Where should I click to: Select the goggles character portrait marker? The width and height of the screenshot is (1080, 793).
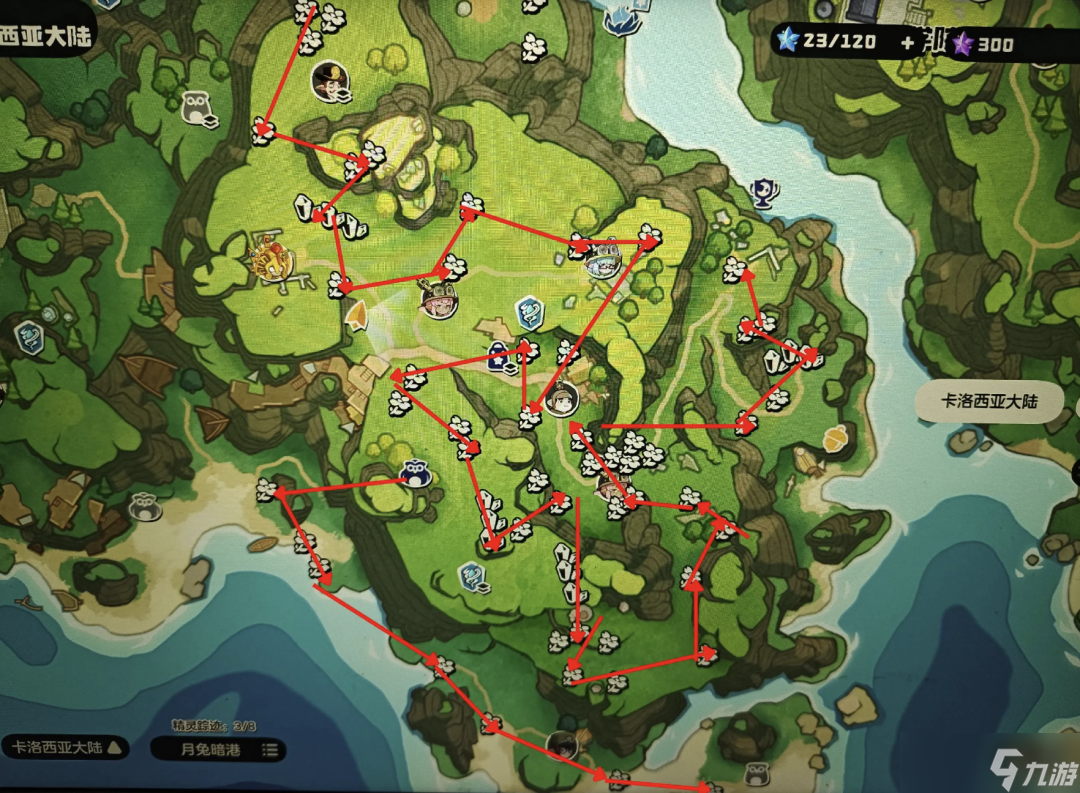coord(439,299)
